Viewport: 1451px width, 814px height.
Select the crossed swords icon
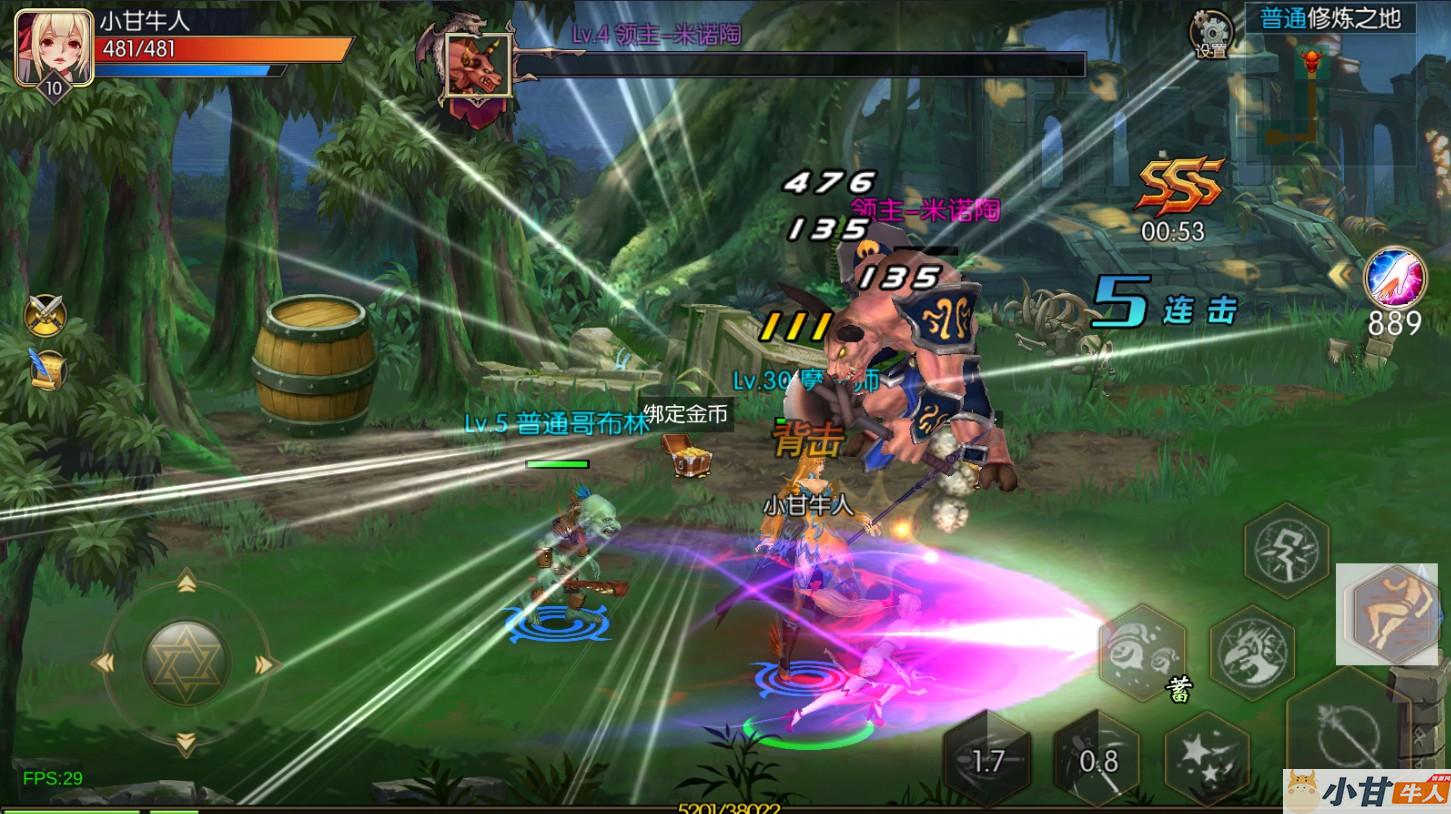click(45, 316)
